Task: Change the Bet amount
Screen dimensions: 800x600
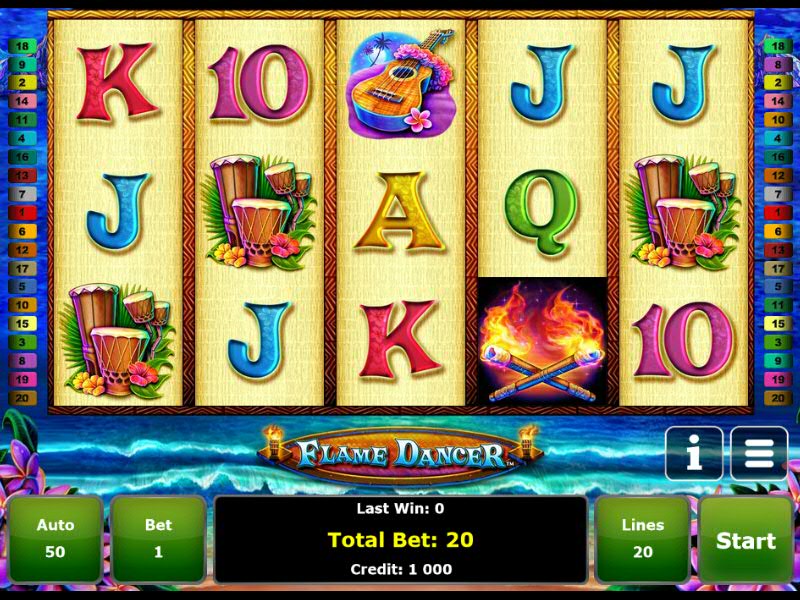Action: (158, 539)
